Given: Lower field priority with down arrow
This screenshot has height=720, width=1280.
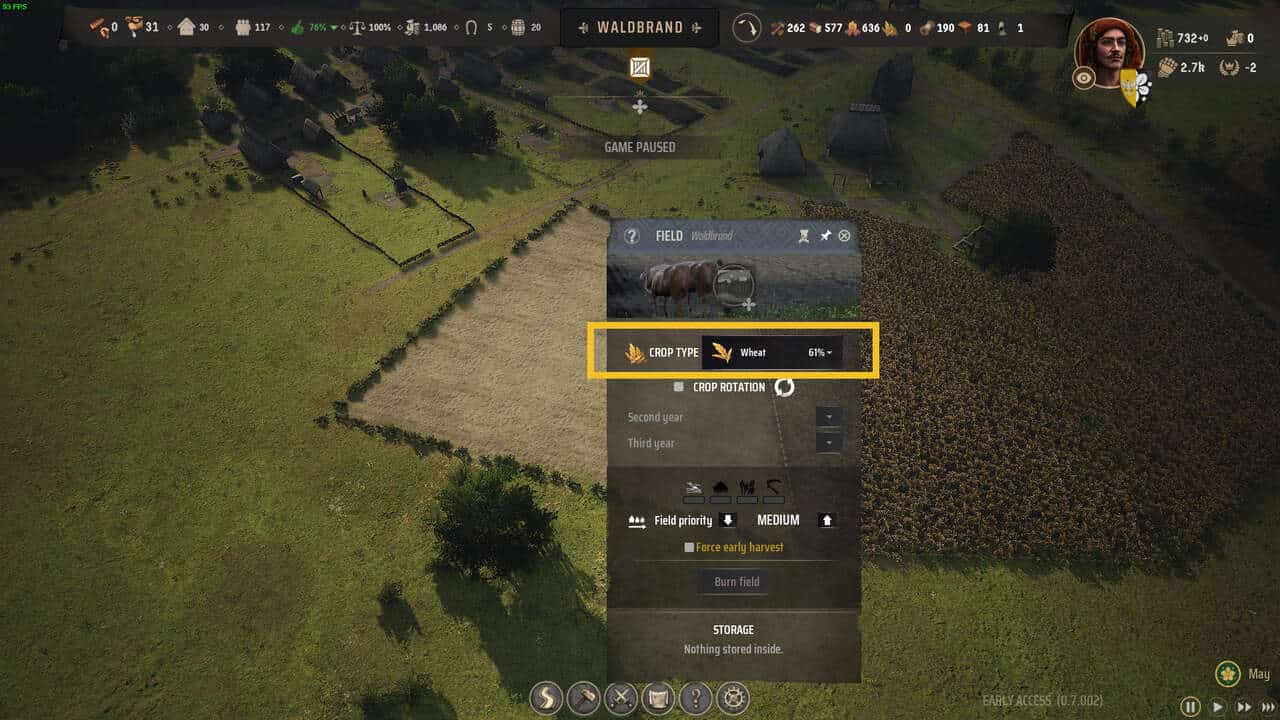Looking at the screenshot, I should tap(728, 520).
